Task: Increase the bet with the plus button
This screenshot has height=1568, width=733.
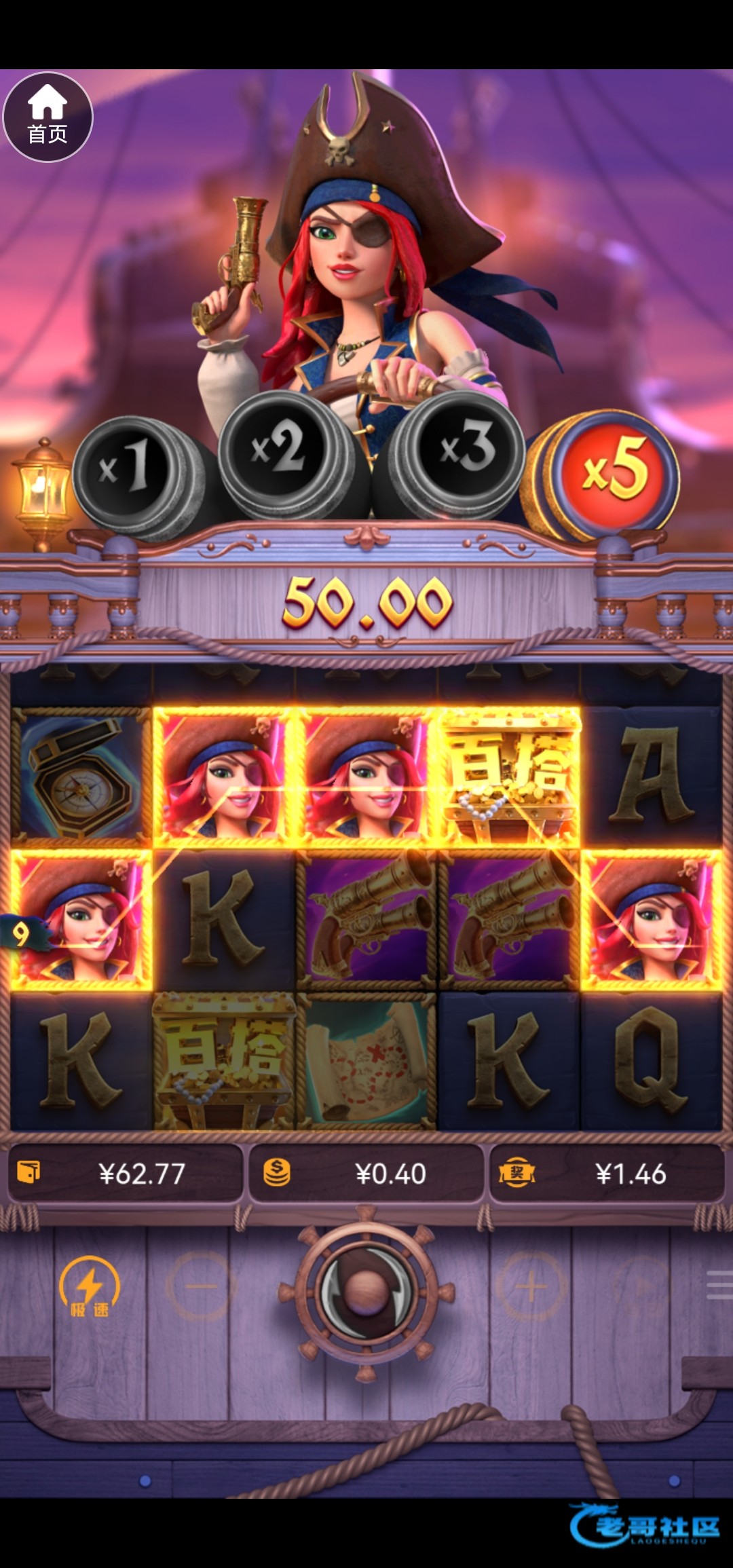Action: pos(531,1286)
